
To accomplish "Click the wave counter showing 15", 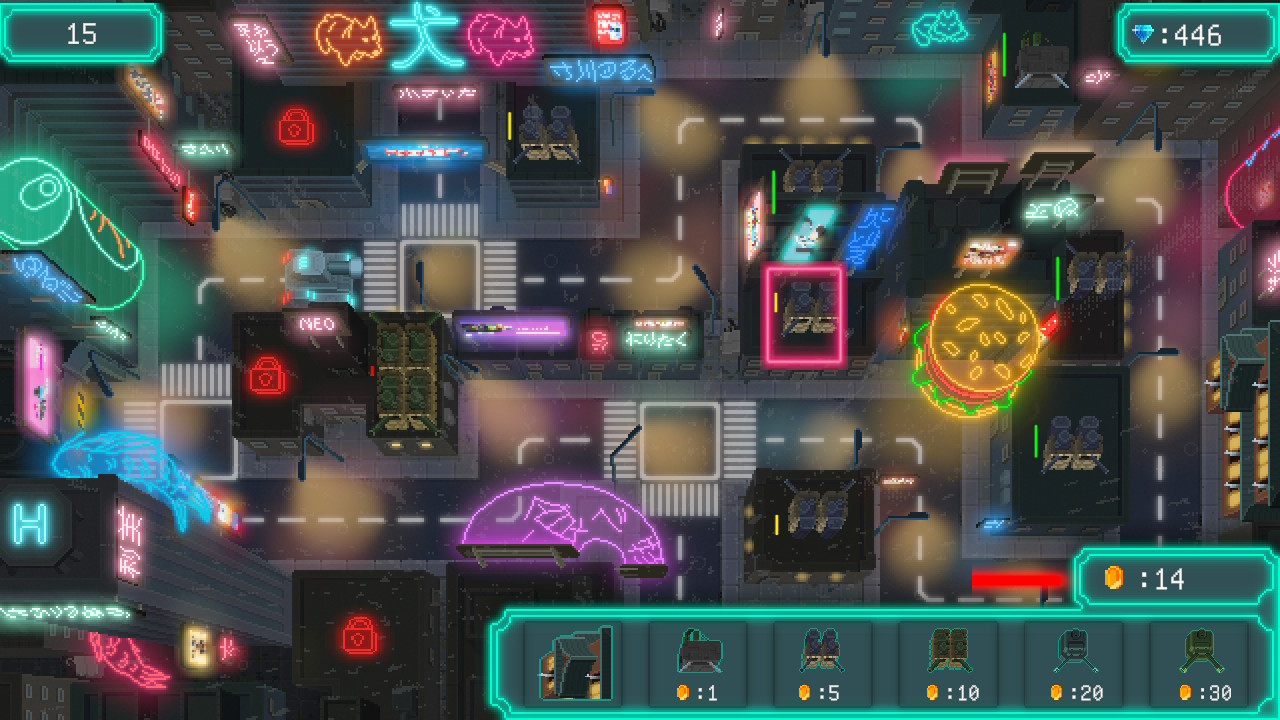I will coord(80,32).
